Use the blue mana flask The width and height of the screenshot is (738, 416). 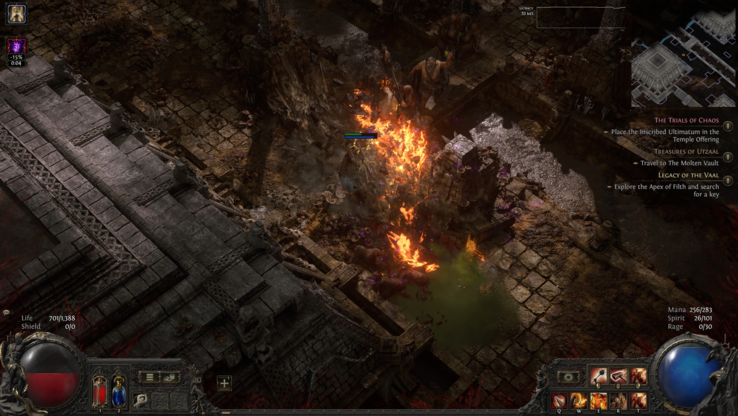tap(118, 388)
